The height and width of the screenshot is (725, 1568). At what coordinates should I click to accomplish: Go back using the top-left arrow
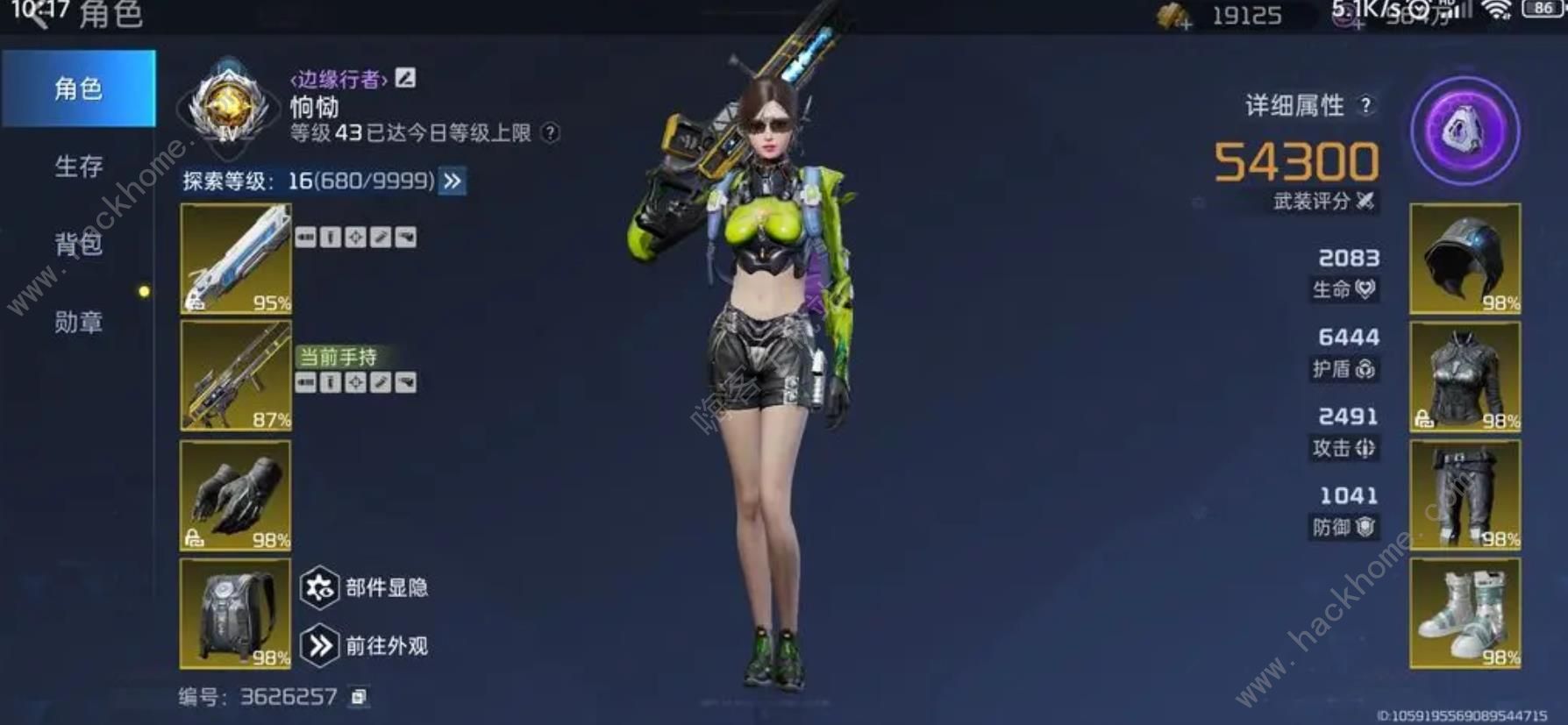33,16
